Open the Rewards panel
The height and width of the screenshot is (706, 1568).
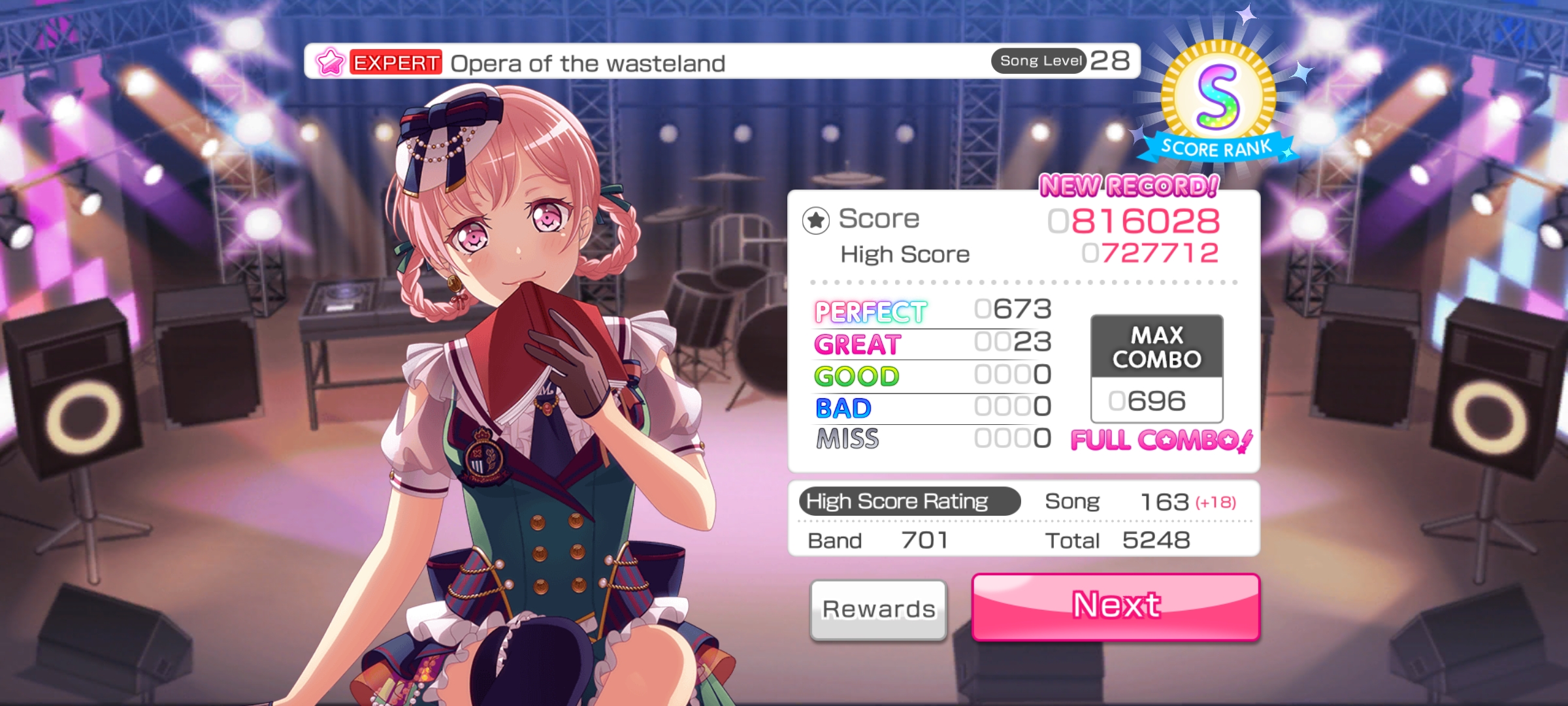tap(878, 609)
